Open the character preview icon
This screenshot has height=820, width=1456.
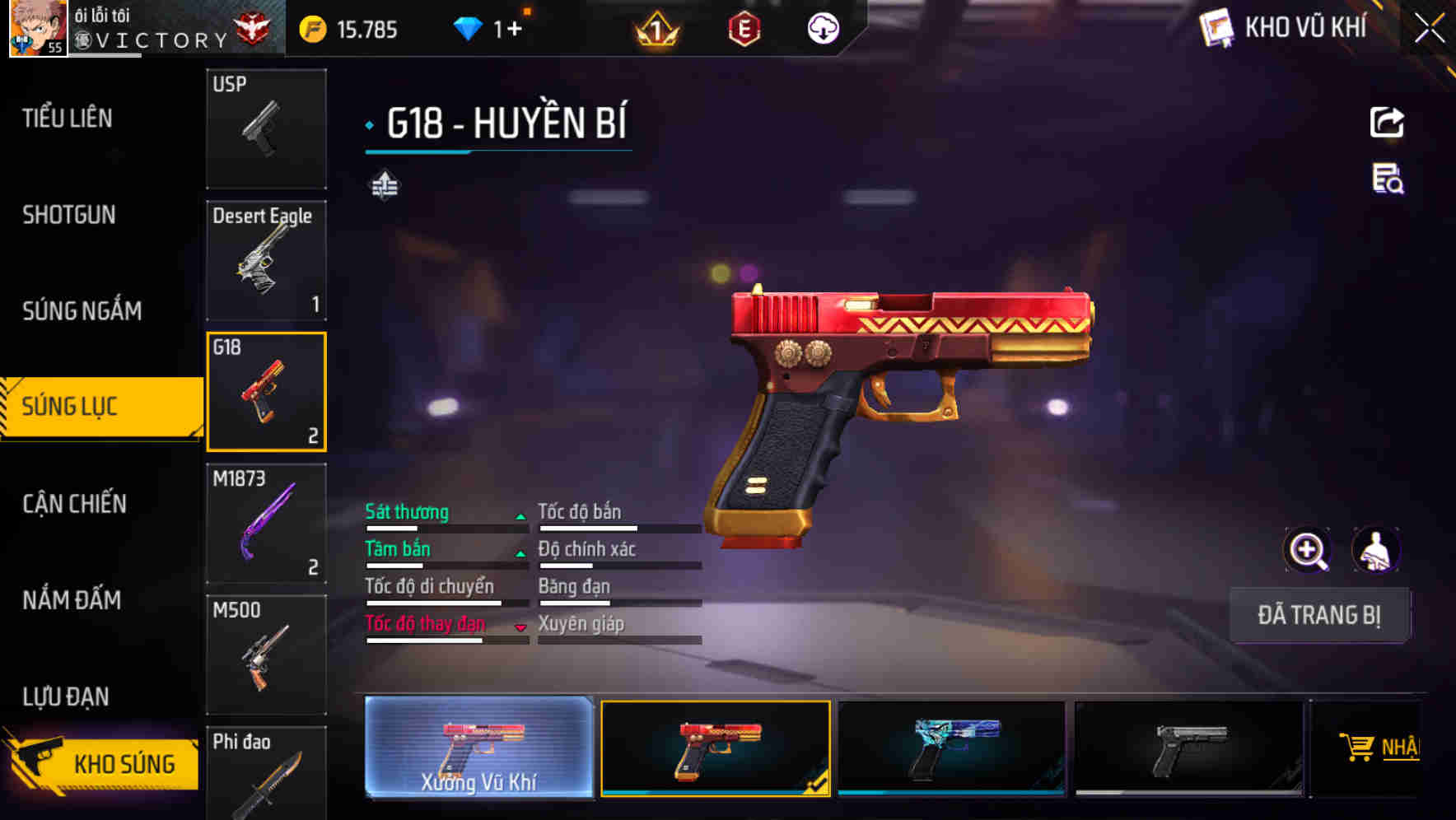(1377, 550)
